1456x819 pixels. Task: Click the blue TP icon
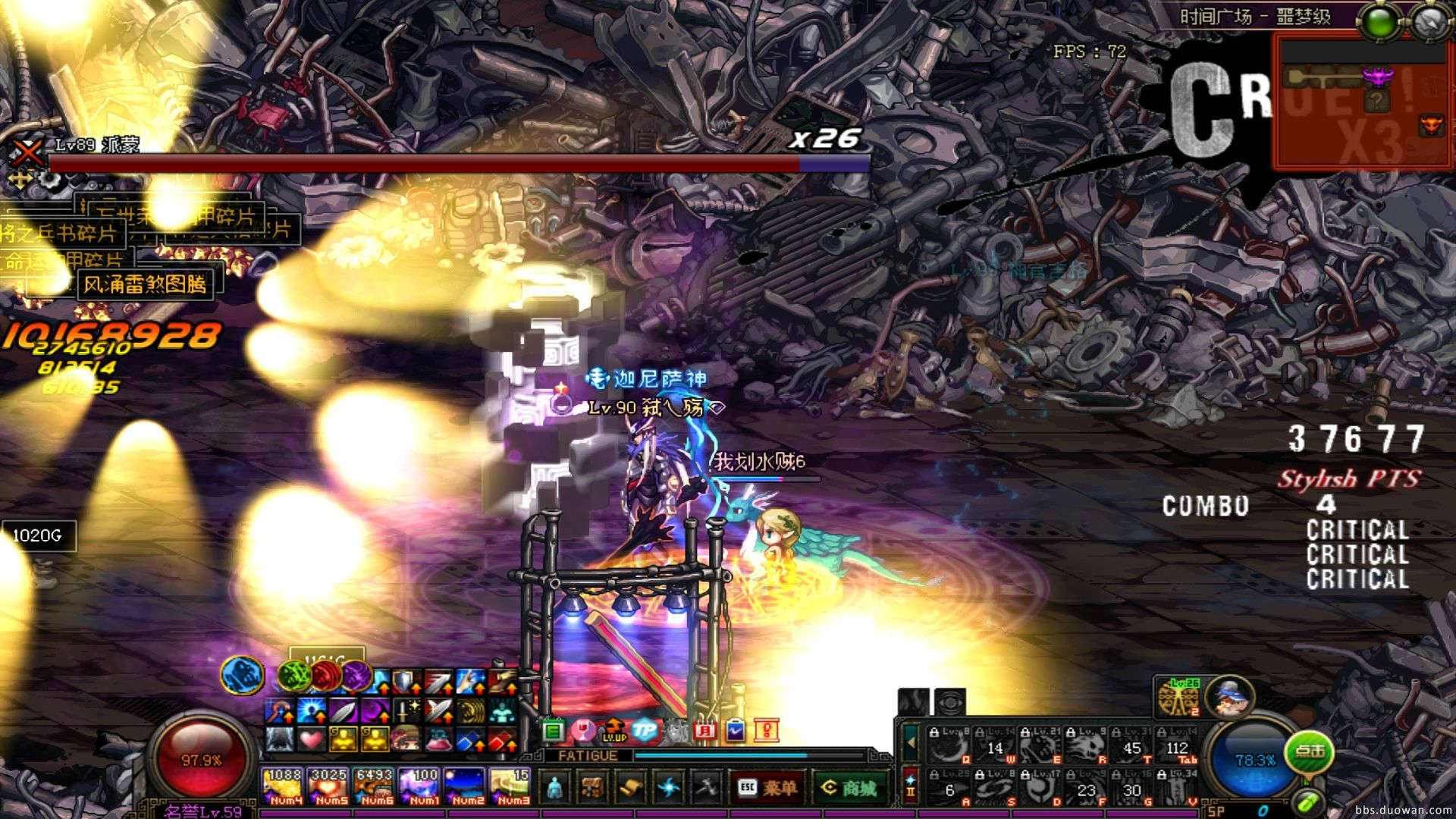coord(644,730)
